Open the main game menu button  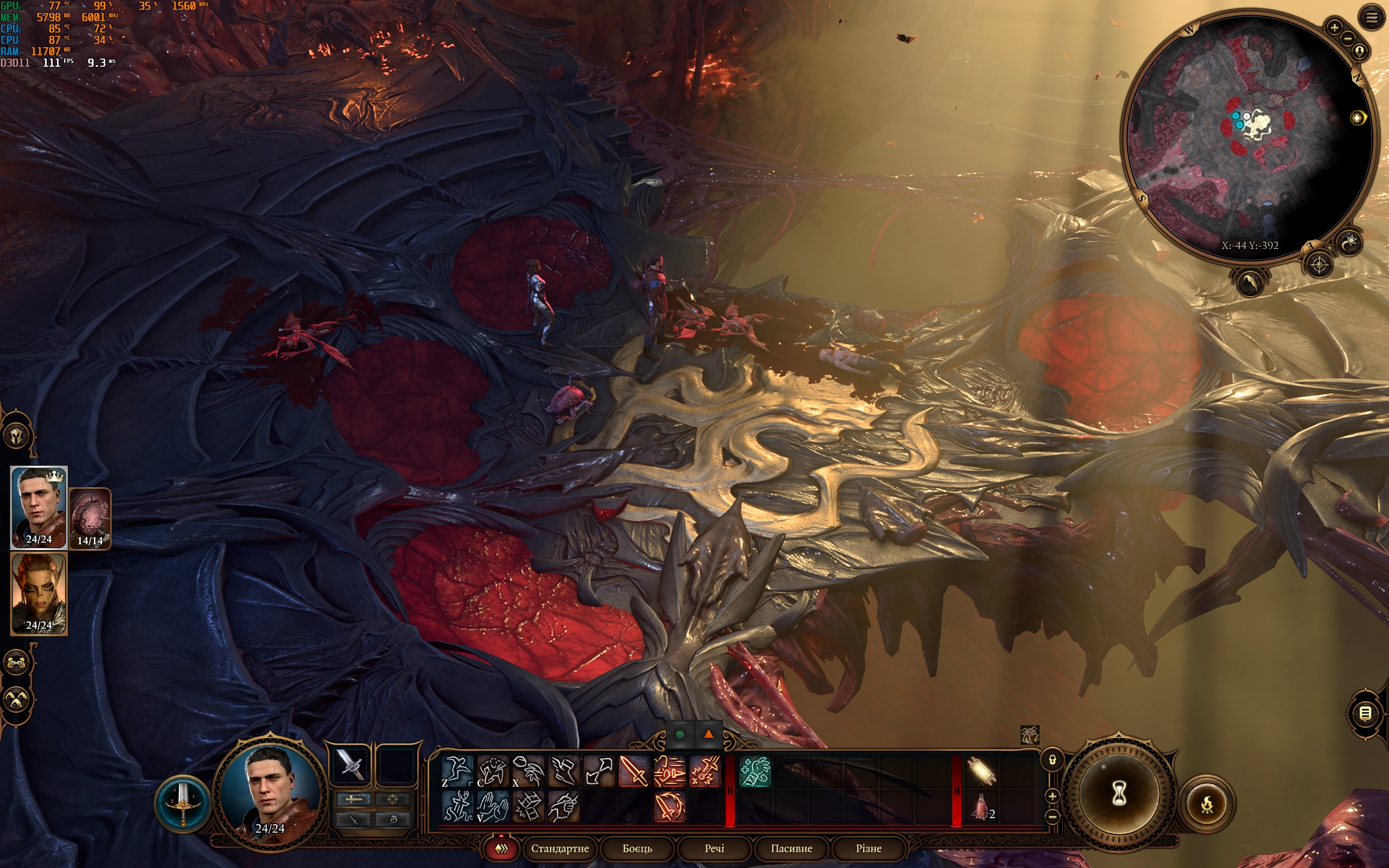point(1371,18)
